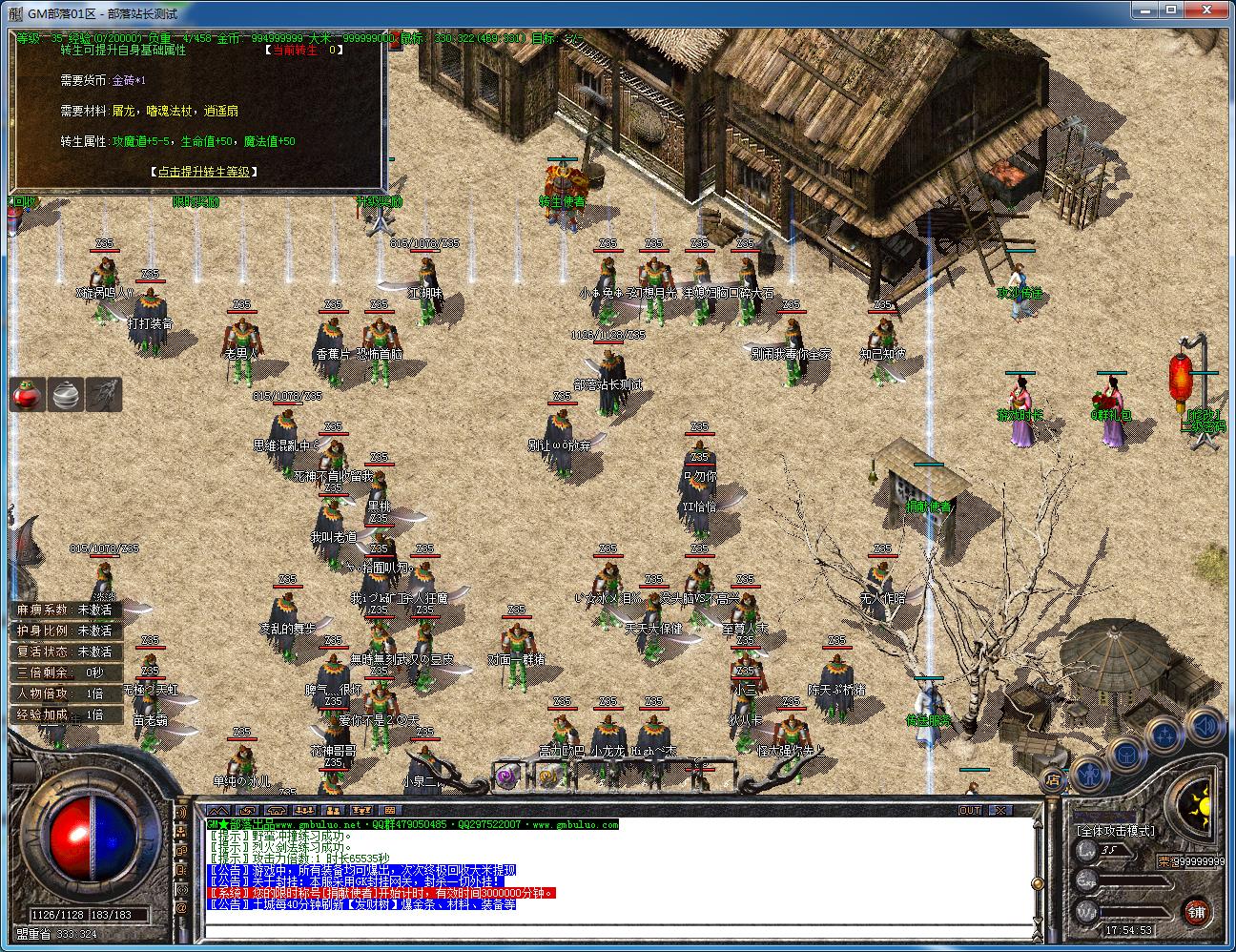The width and height of the screenshot is (1236, 952).
Task: Click the OUT button above chat
Action: point(970,811)
